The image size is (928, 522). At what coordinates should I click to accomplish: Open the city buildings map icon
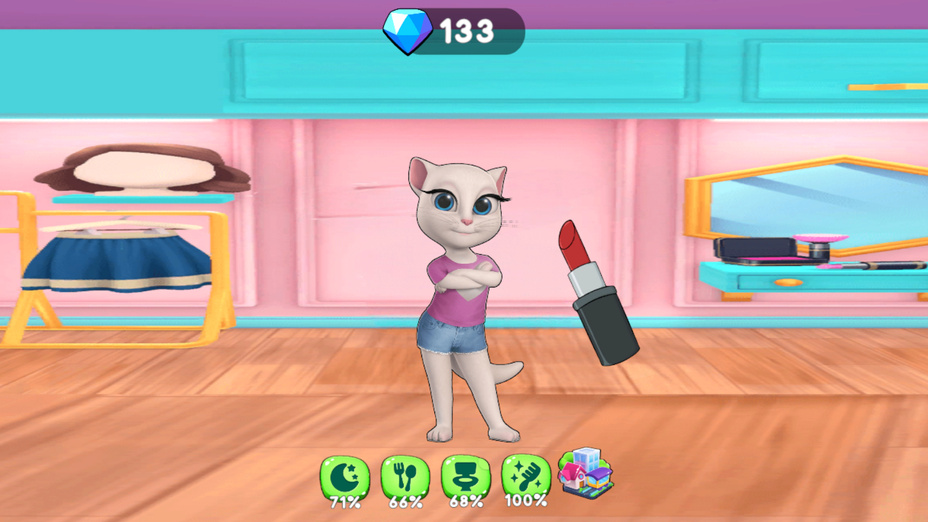(x=585, y=473)
